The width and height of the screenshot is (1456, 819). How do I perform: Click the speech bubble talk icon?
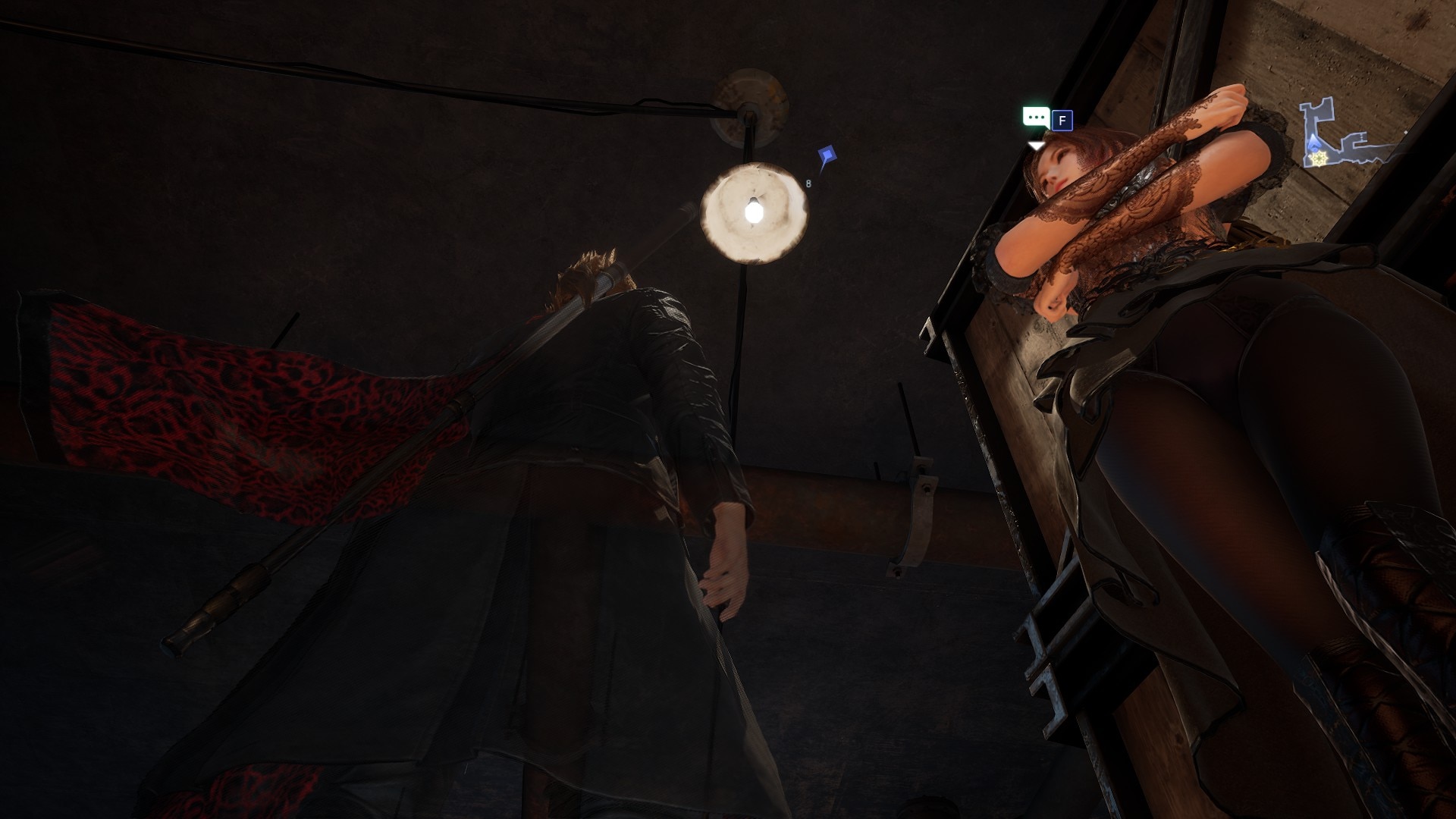(x=1035, y=118)
